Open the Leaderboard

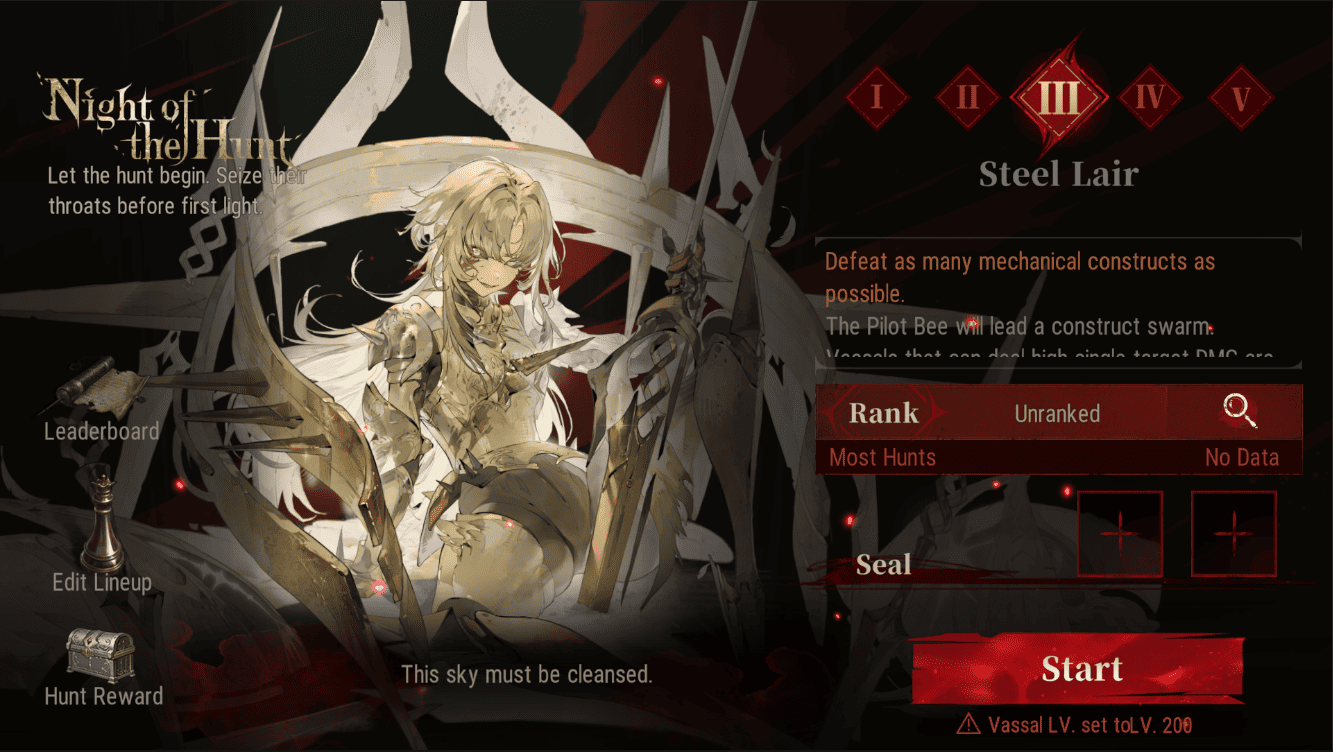[x=101, y=405]
